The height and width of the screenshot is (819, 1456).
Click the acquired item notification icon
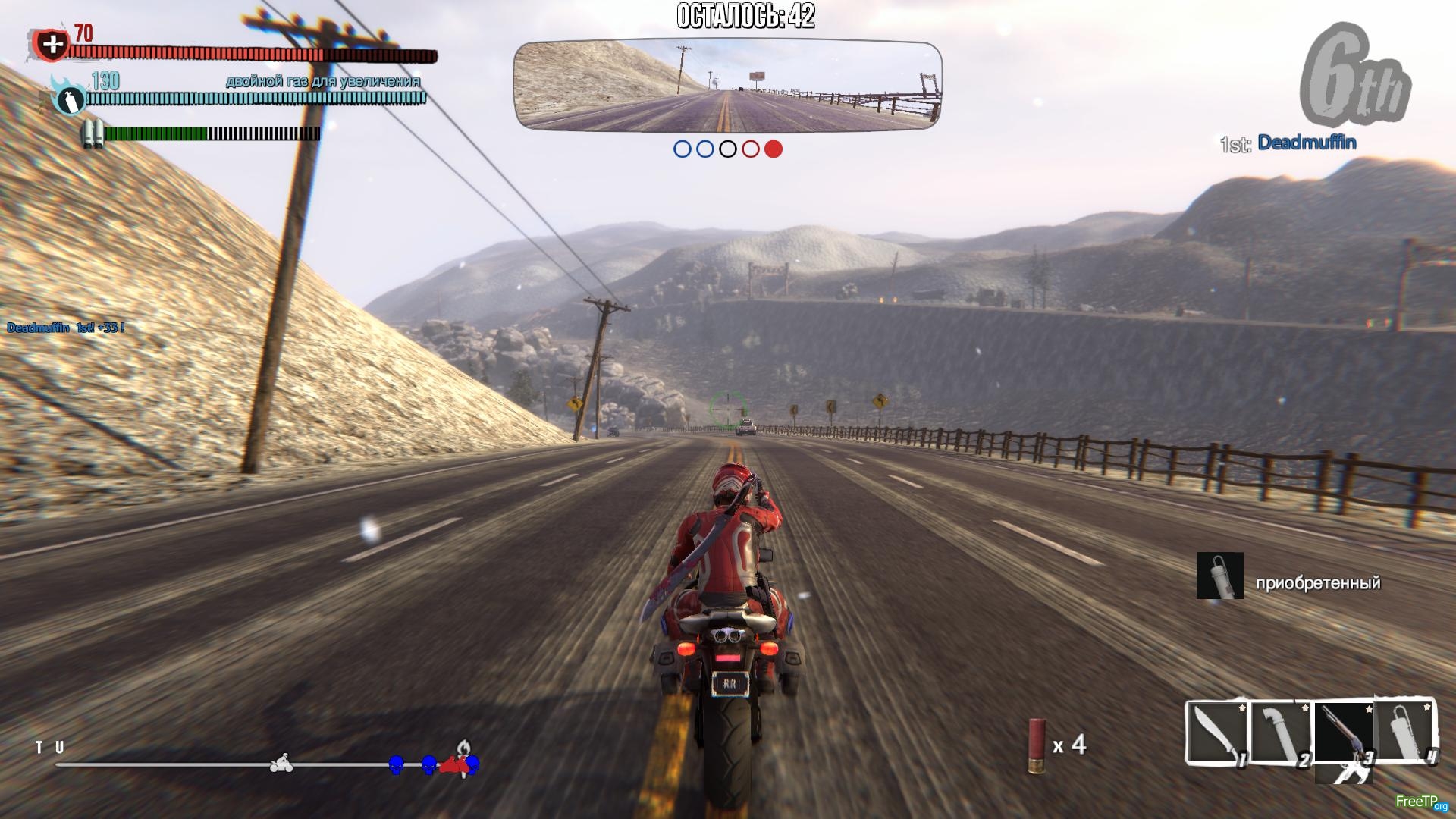(1219, 576)
